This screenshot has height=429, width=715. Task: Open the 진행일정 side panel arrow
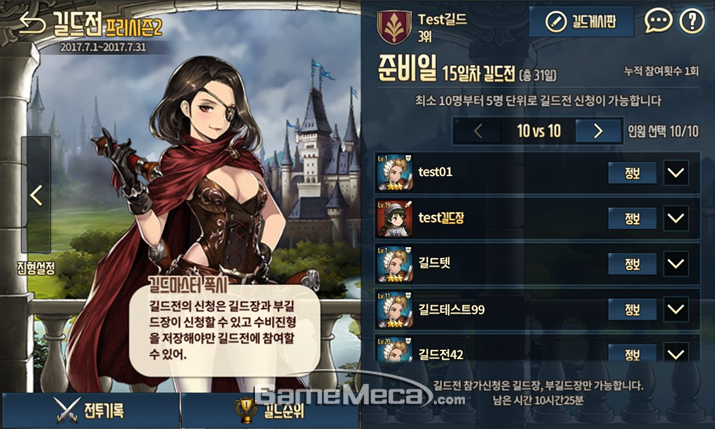pyautogui.click(x=36, y=195)
